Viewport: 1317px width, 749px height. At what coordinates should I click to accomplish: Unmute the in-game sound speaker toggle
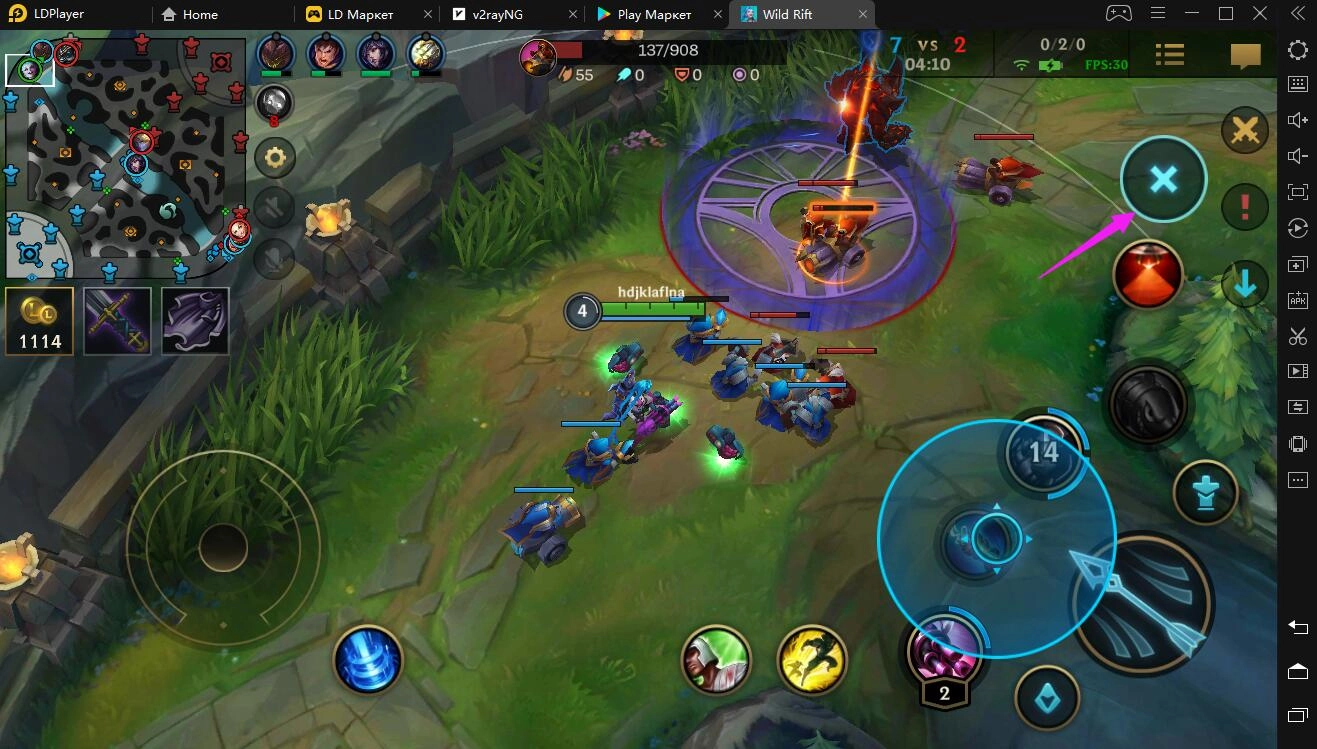point(274,208)
